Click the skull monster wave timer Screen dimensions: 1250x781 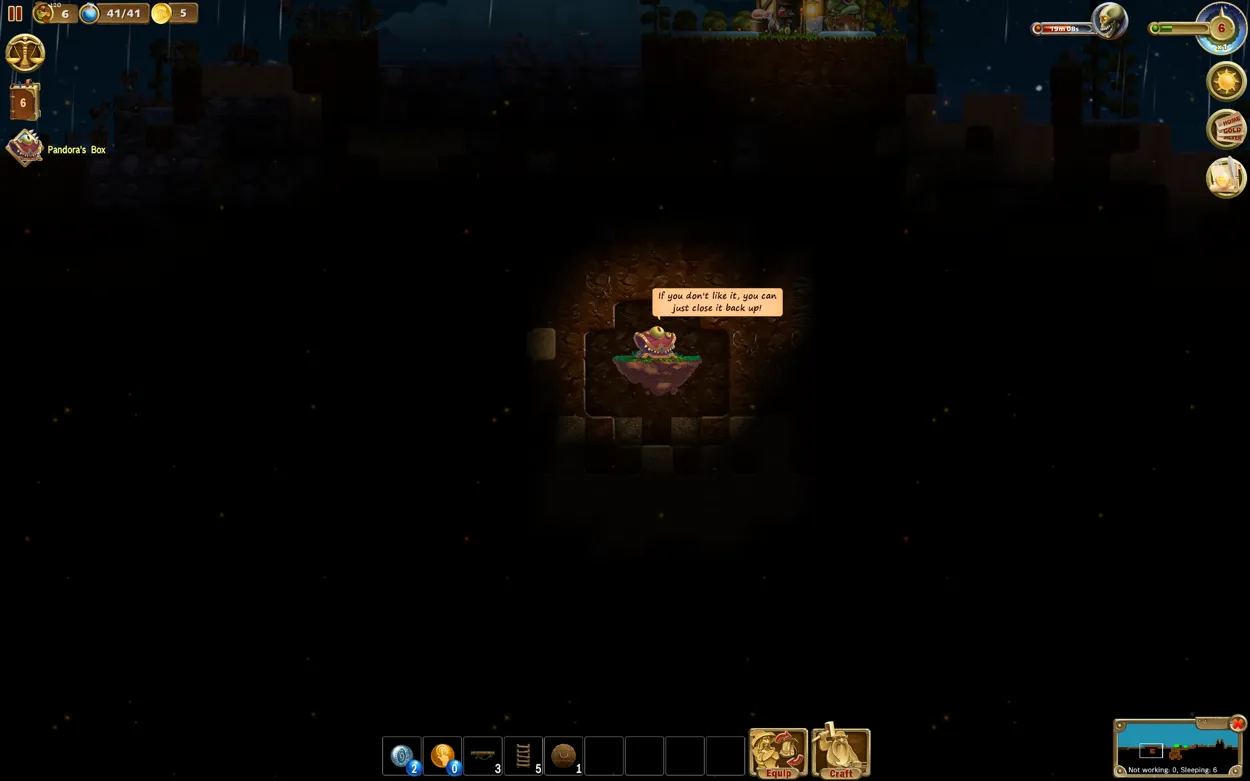(x=1109, y=21)
